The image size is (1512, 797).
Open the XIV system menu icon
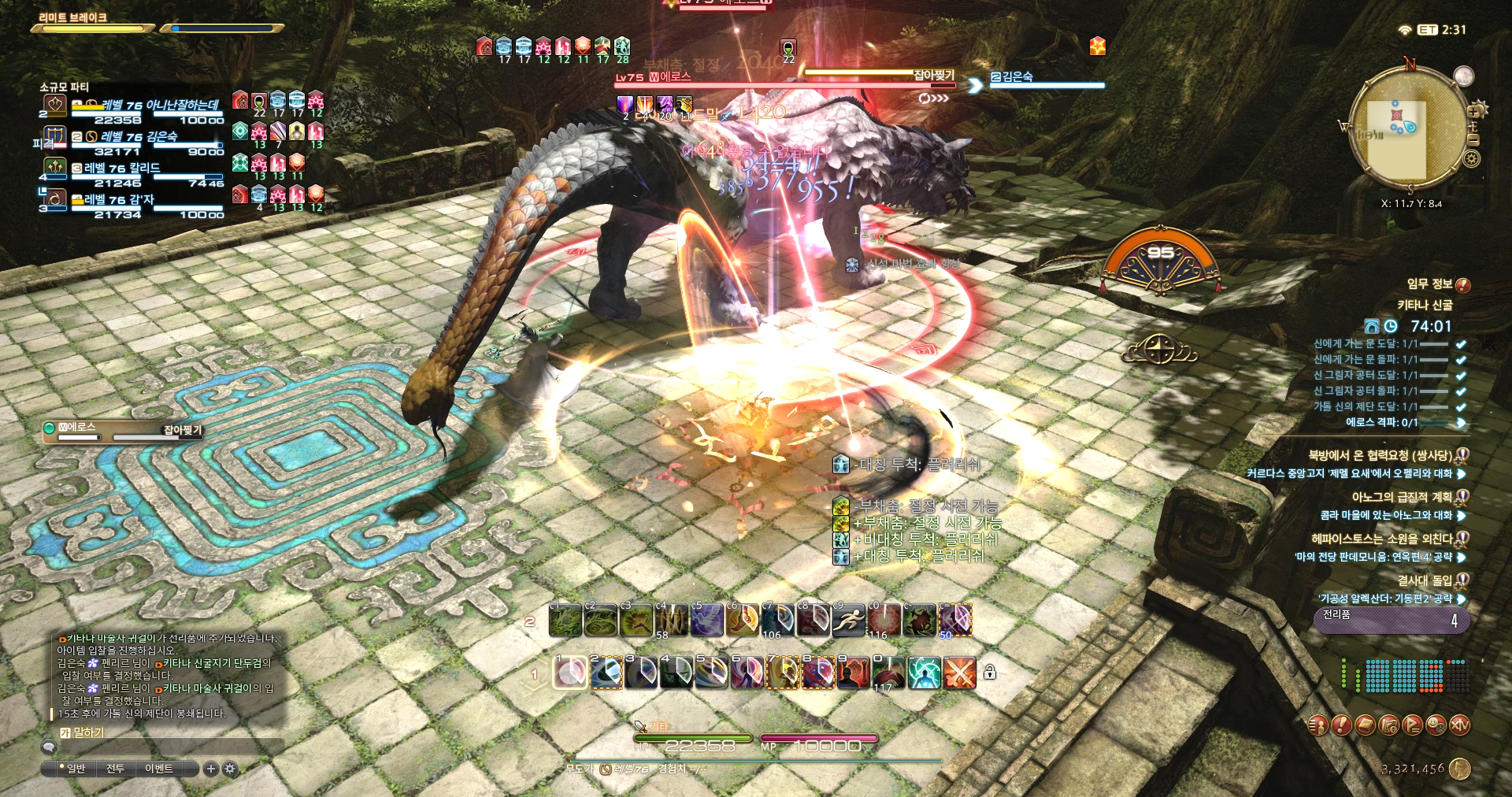coord(1459,725)
